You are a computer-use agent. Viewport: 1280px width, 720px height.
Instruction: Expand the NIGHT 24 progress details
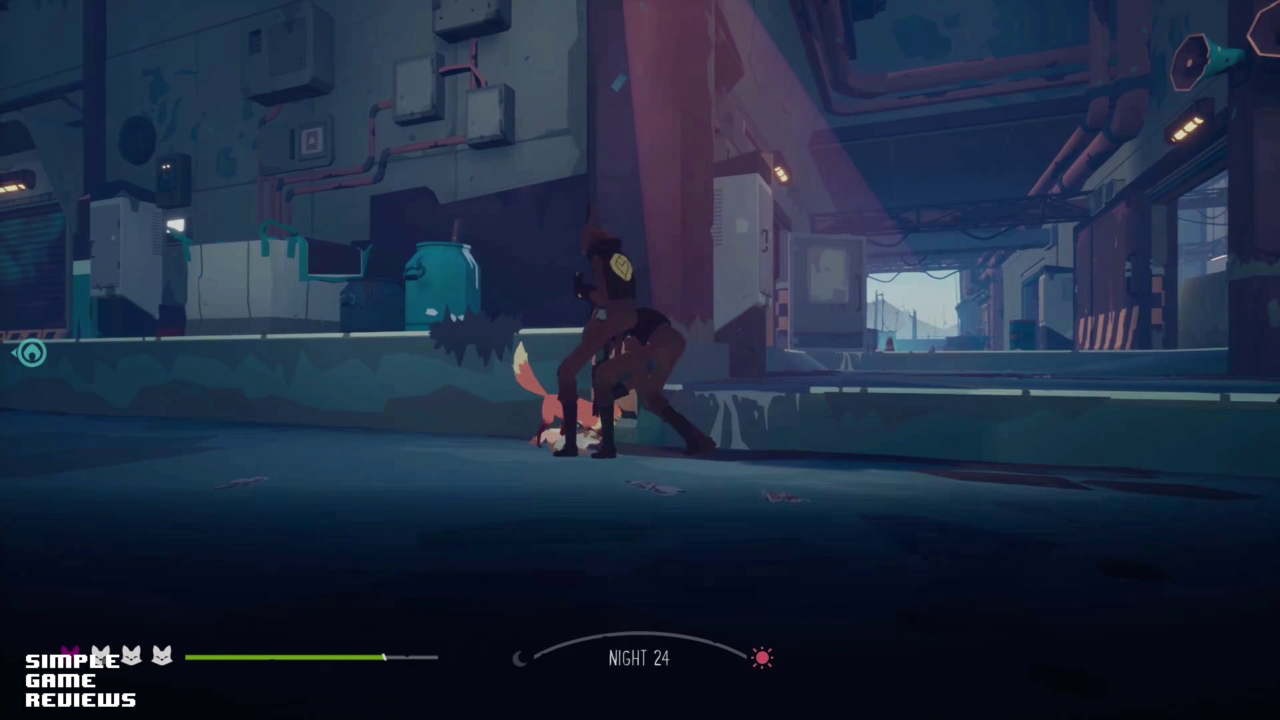(x=639, y=658)
